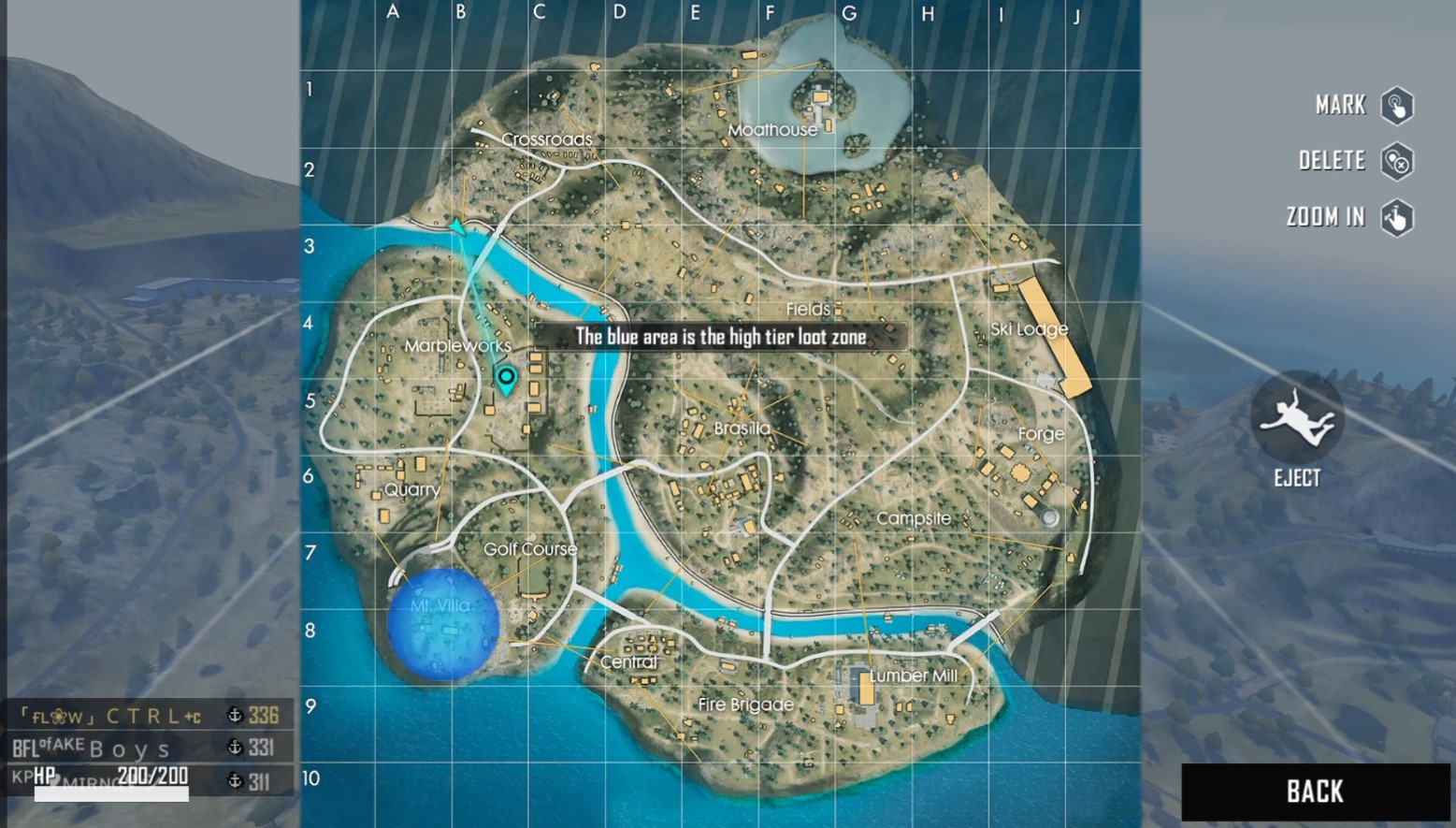Click the Fire Brigade location label
Image resolution: width=1456 pixels, height=828 pixels.
click(x=745, y=704)
